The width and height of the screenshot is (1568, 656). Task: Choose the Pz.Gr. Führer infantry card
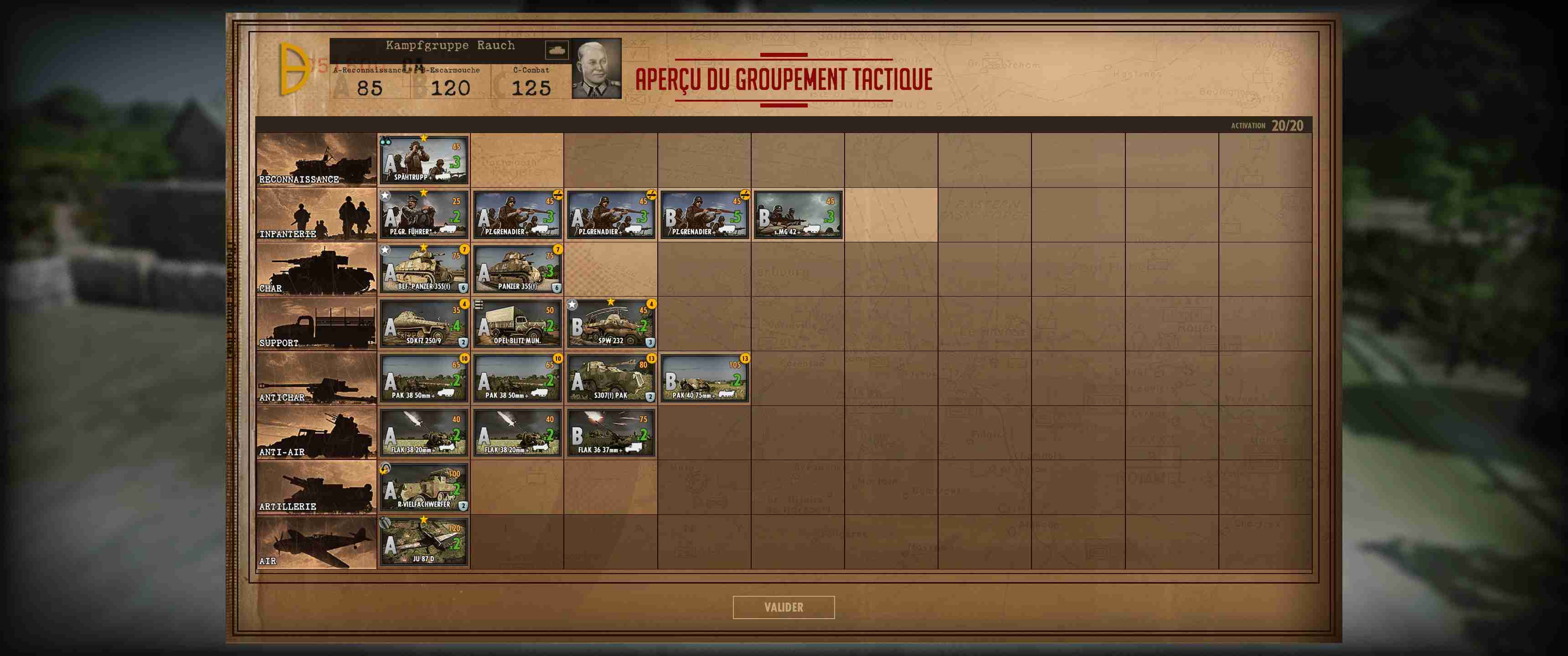[423, 215]
